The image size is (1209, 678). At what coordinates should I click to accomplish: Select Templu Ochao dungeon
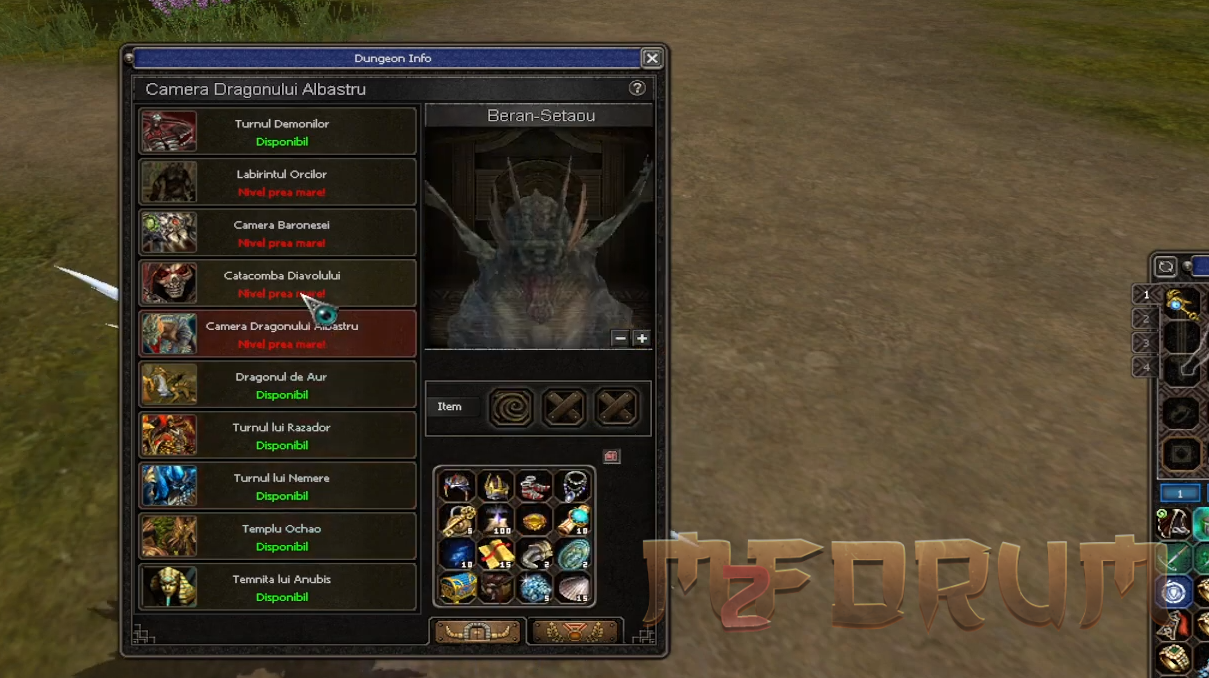click(277, 537)
